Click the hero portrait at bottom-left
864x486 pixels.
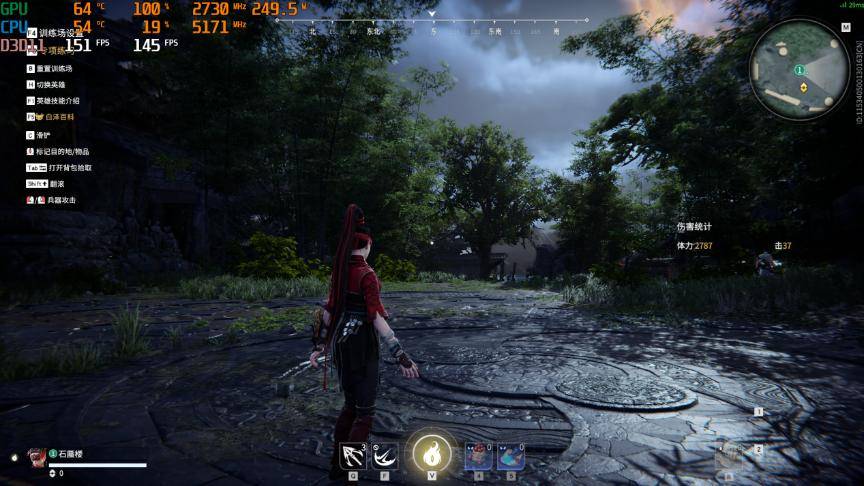[36, 456]
